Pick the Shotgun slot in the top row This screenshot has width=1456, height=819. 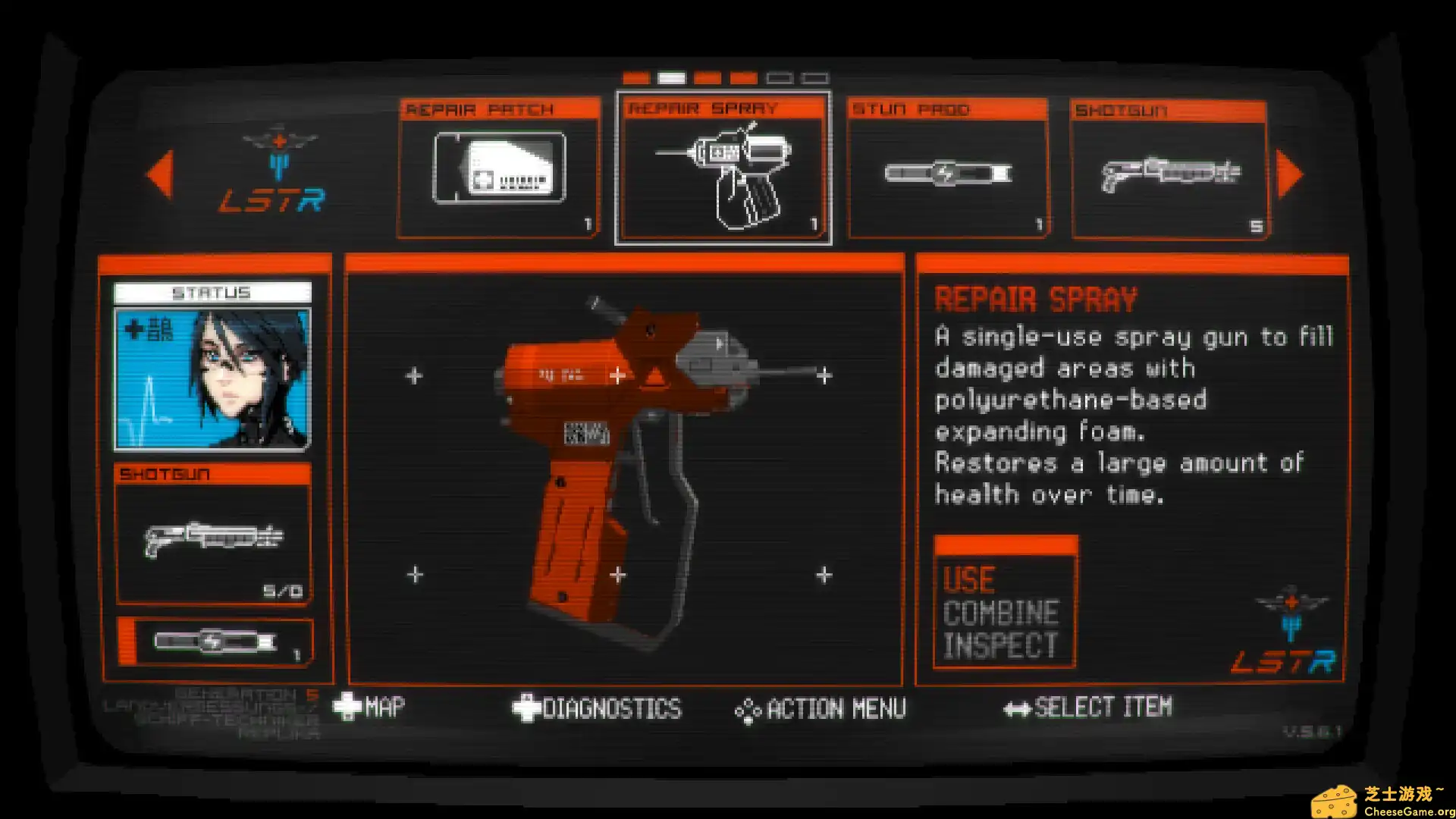(x=1169, y=170)
